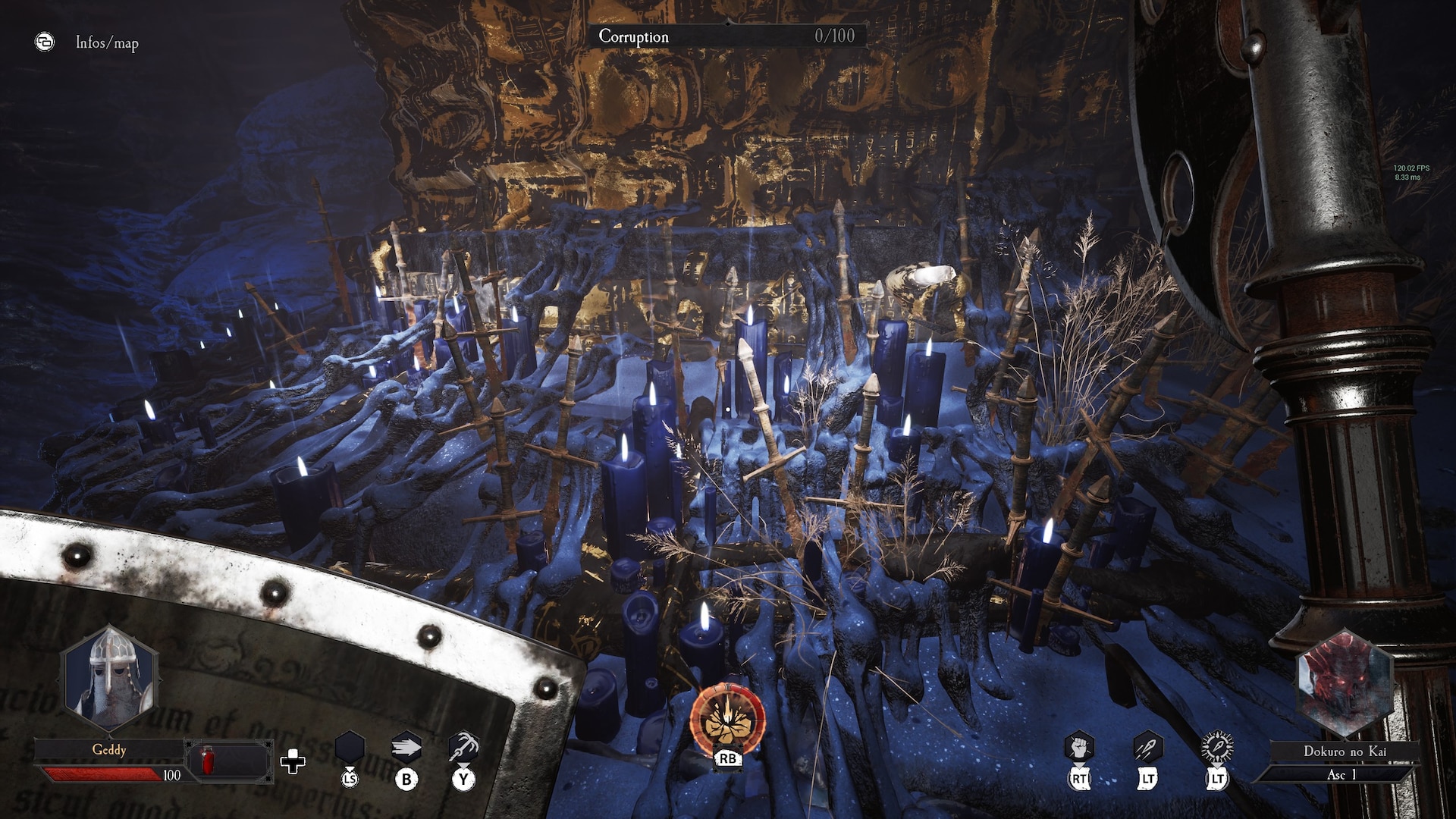Screen dimensions: 1456x819
Task: Trigger the ground-shatter ultimate ability icon
Action: tap(727, 720)
